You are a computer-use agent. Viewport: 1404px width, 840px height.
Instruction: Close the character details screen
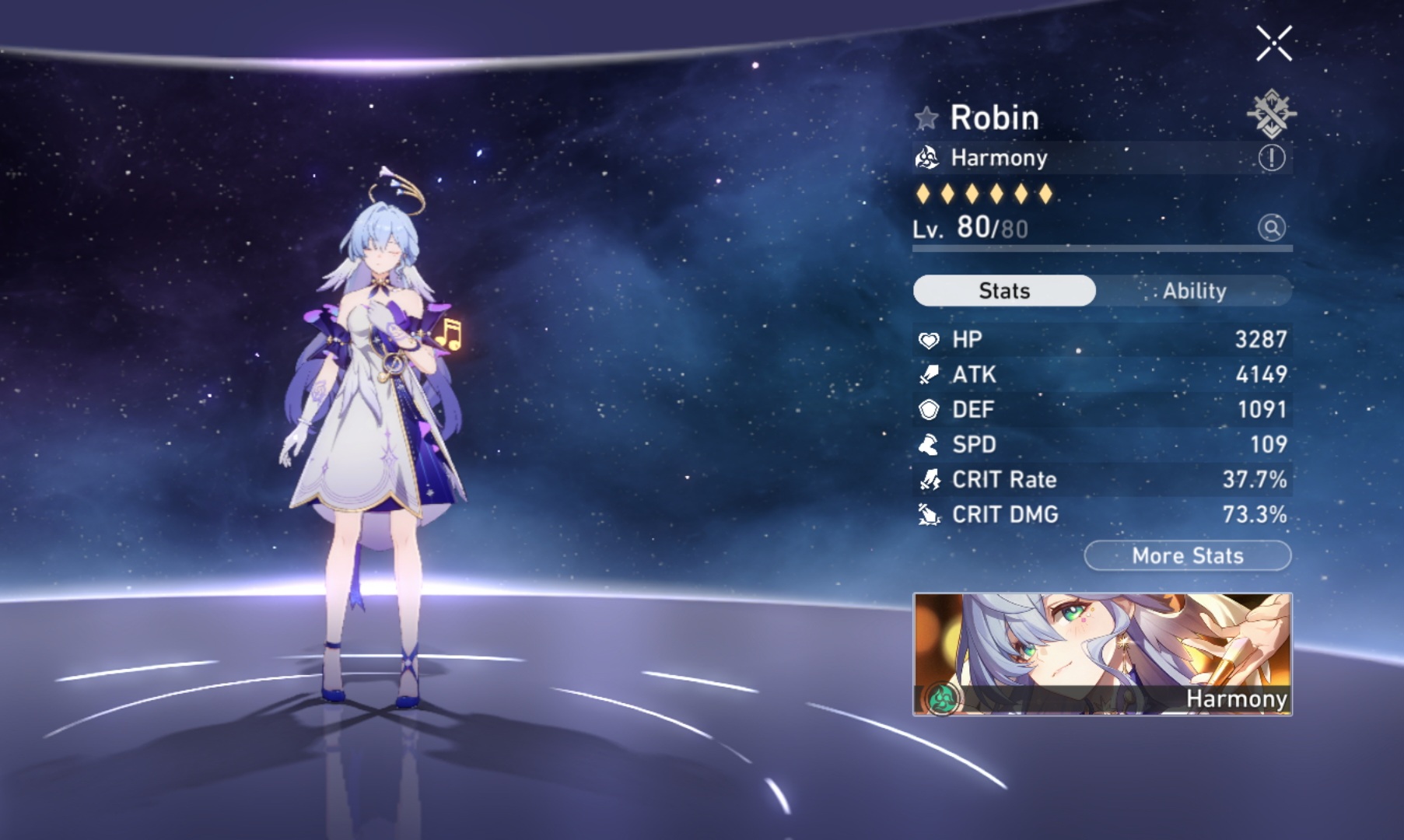point(1274,44)
